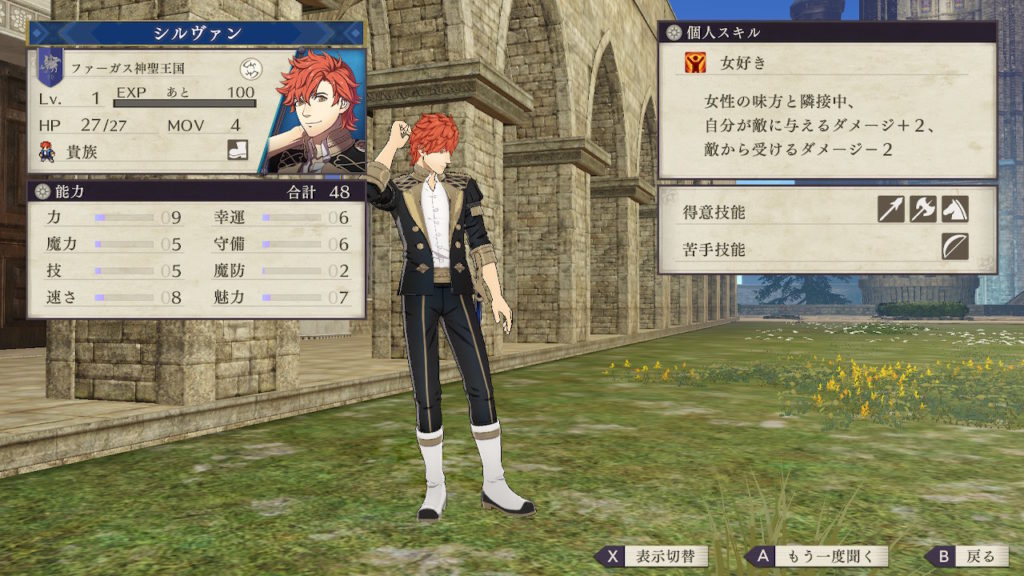Image resolution: width=1024 pixels, height=576 pixels.
Task: Go back with the 戻る button
Action: [968, 556]
